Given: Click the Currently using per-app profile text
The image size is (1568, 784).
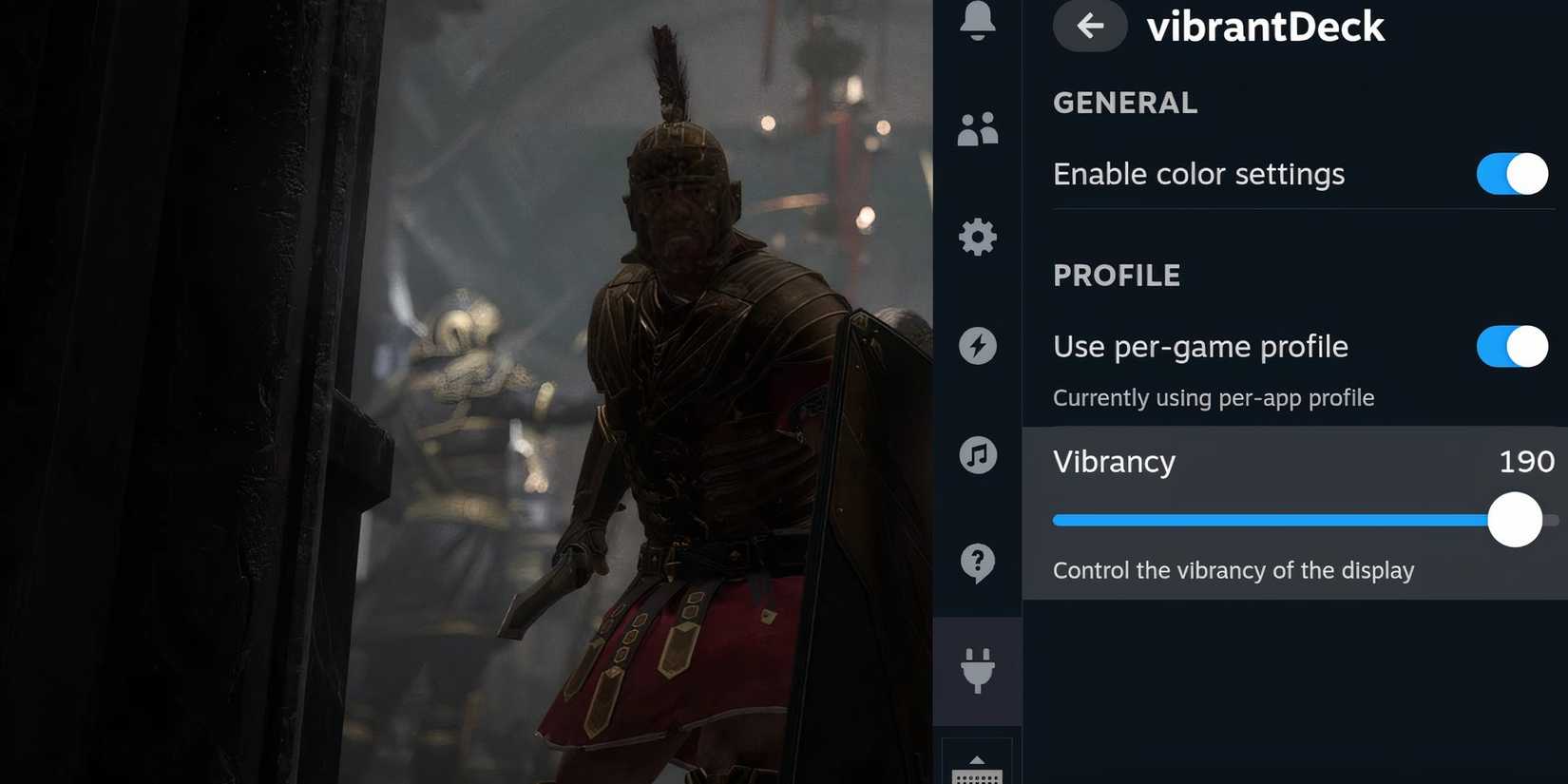Looking at the screenshot, I should (1214, 398).
